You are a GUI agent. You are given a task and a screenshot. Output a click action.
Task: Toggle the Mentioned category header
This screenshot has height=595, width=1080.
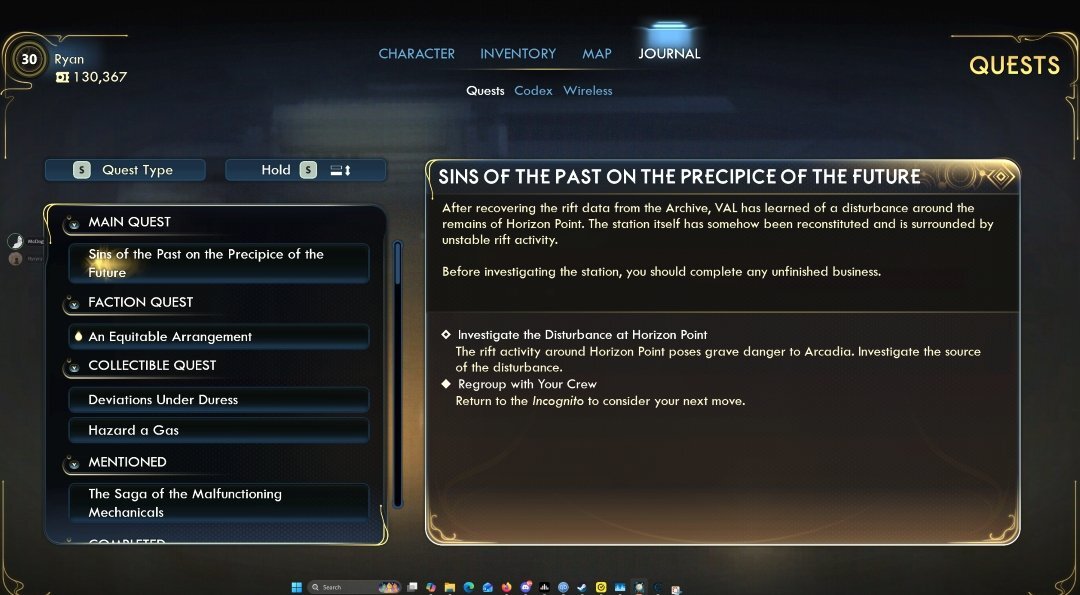pos(127,462)
